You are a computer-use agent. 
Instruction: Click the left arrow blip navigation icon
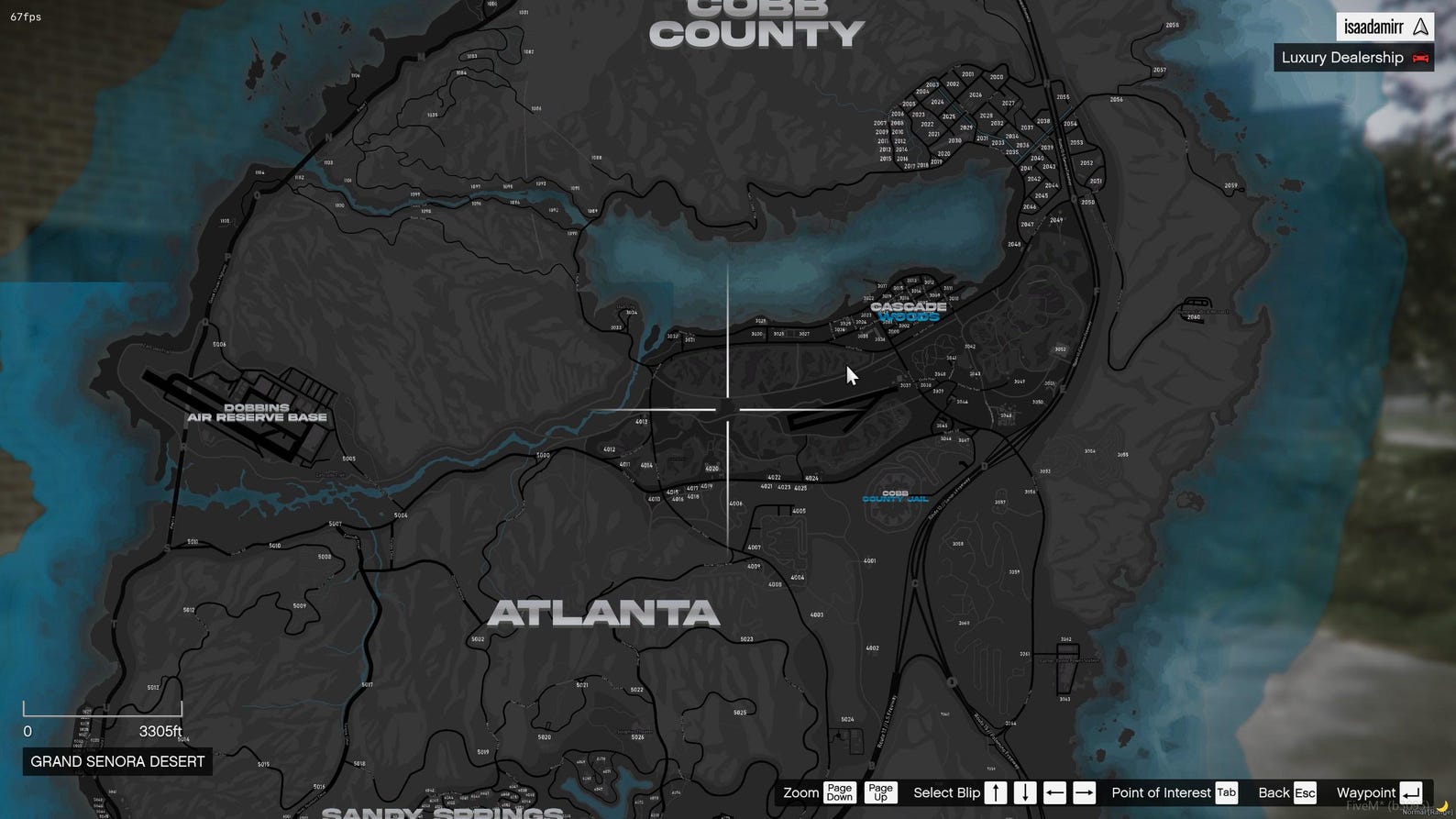[x=1054, y=792]
